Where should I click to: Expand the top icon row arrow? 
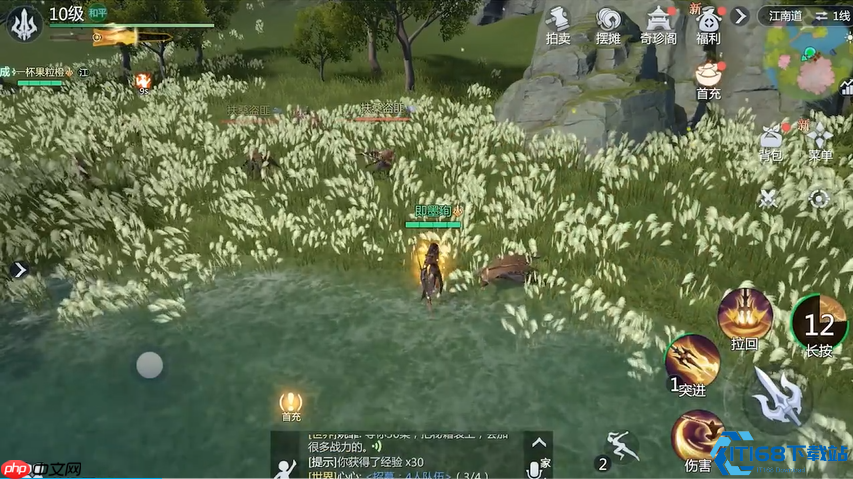coord(740,16)
